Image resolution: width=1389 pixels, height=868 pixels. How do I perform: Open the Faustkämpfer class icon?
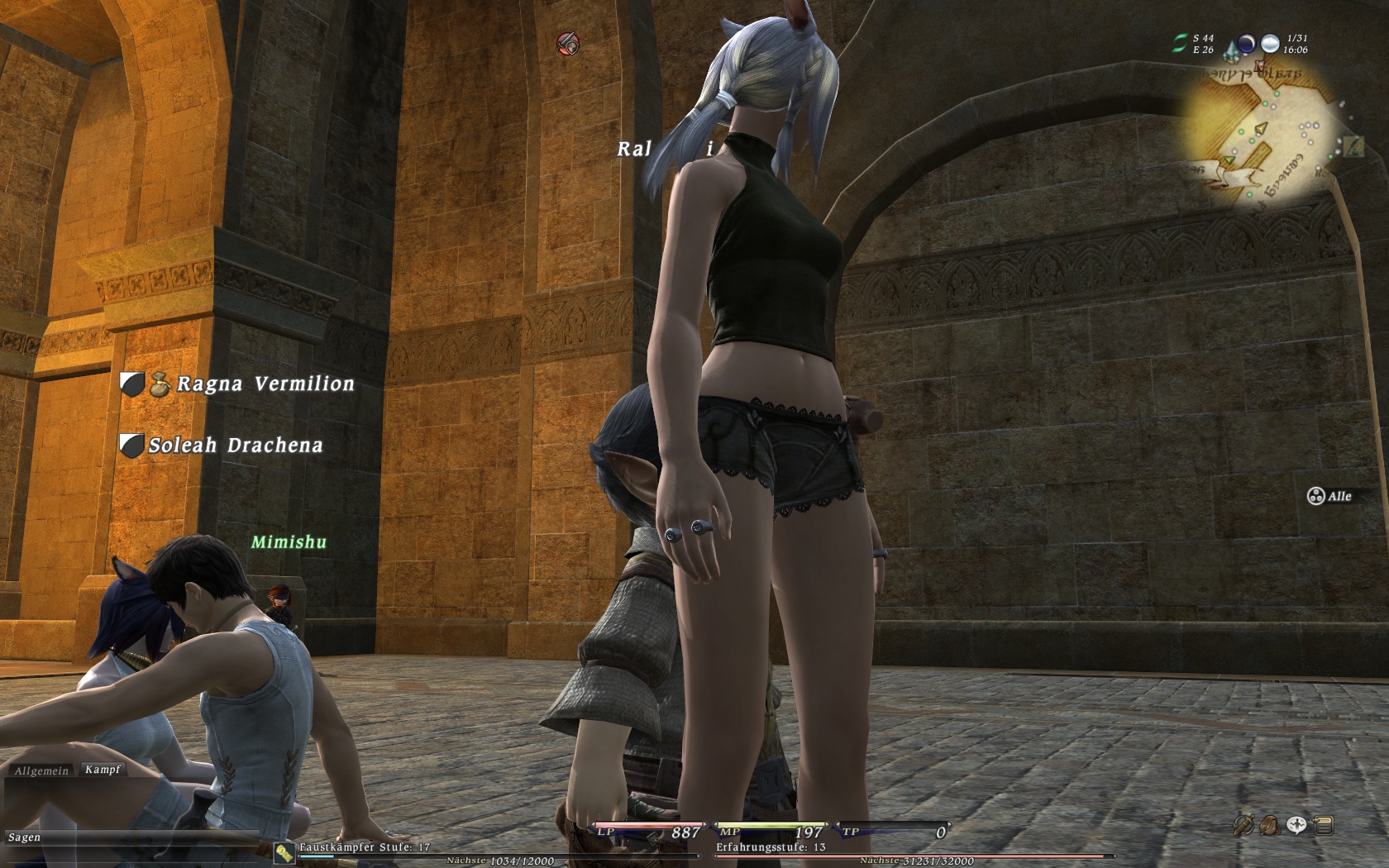click(x=285, y=853)
